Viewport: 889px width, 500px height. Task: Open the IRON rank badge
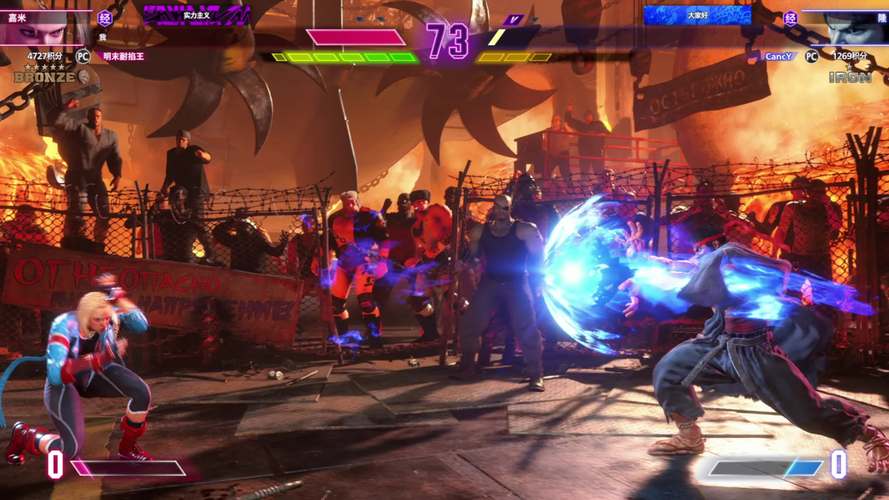tap(849, 75)
